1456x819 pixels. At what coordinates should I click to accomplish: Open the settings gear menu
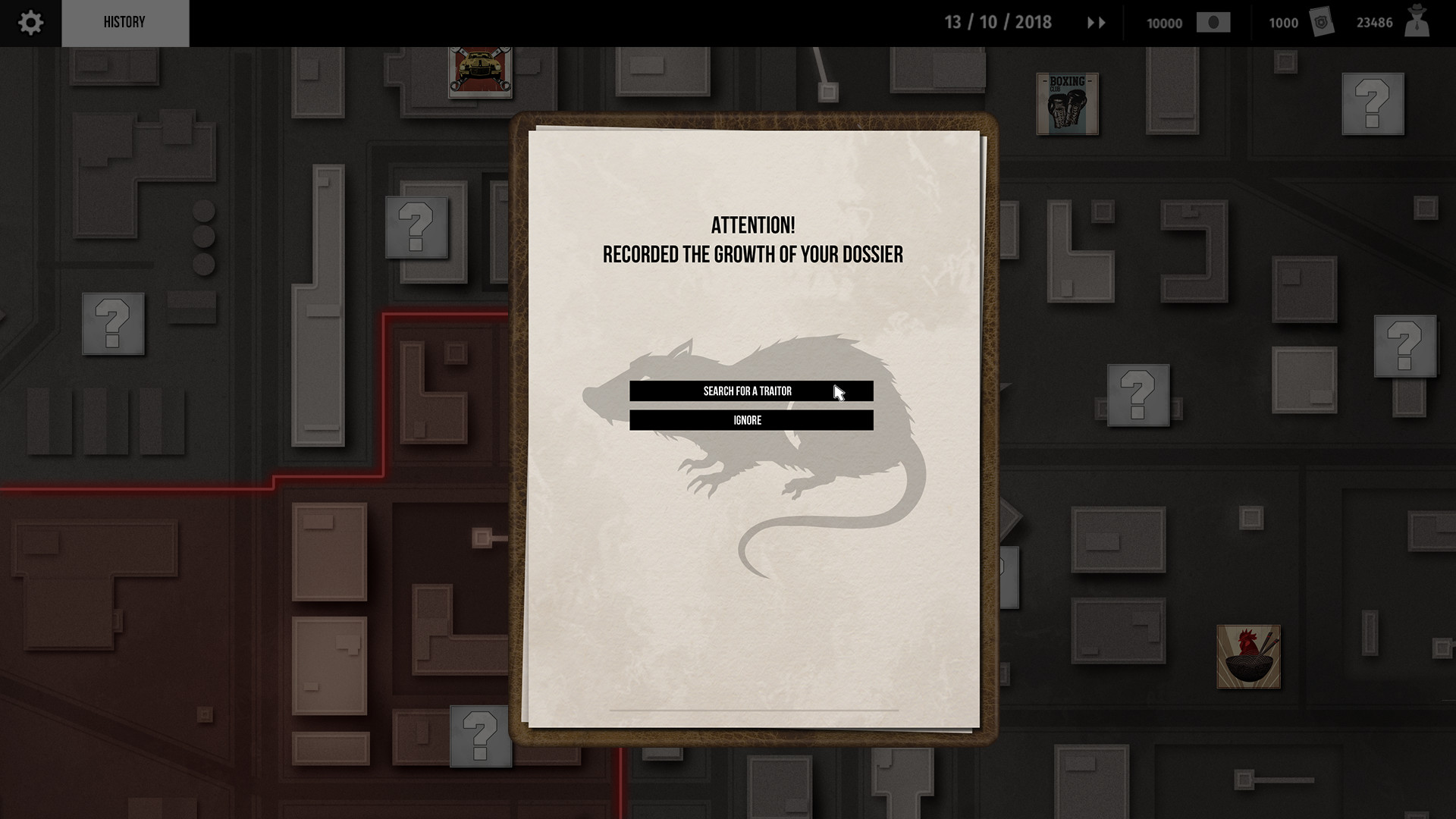[x=30, y=22]
